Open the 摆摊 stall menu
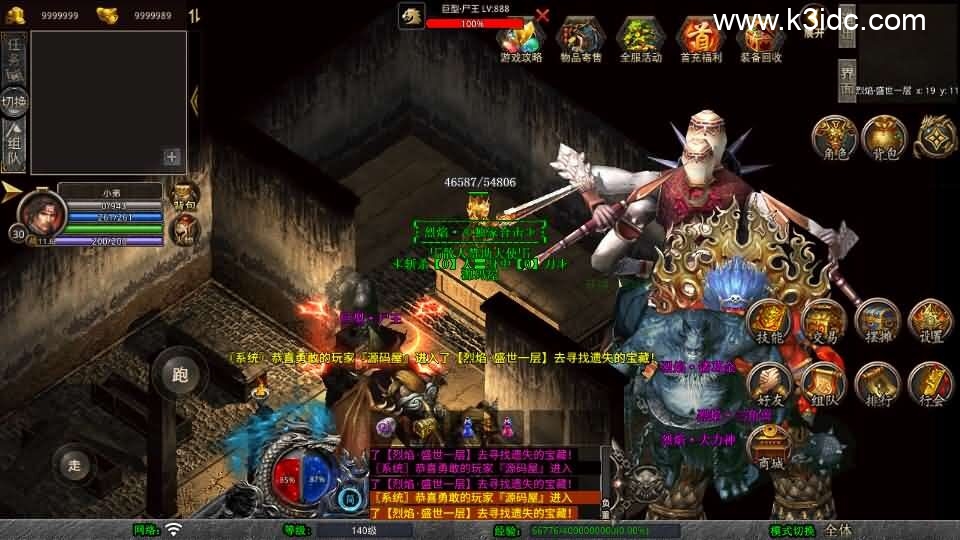 [x=877, y=322]
